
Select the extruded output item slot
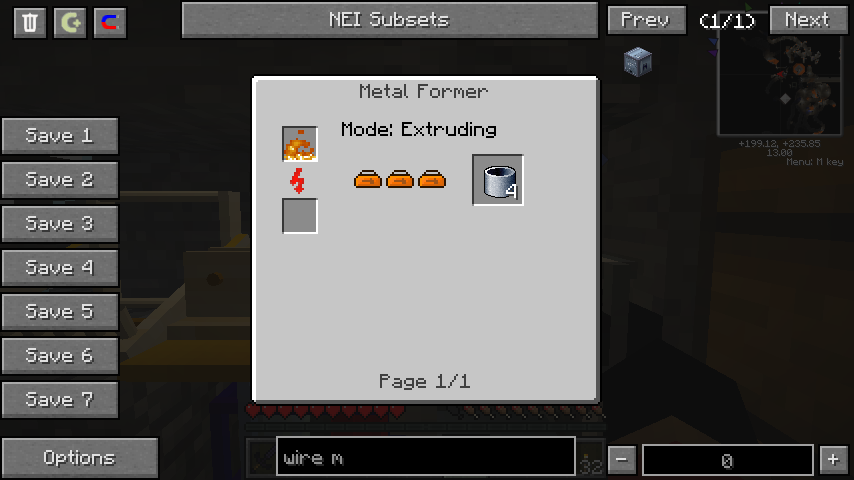tap(498, 180)
